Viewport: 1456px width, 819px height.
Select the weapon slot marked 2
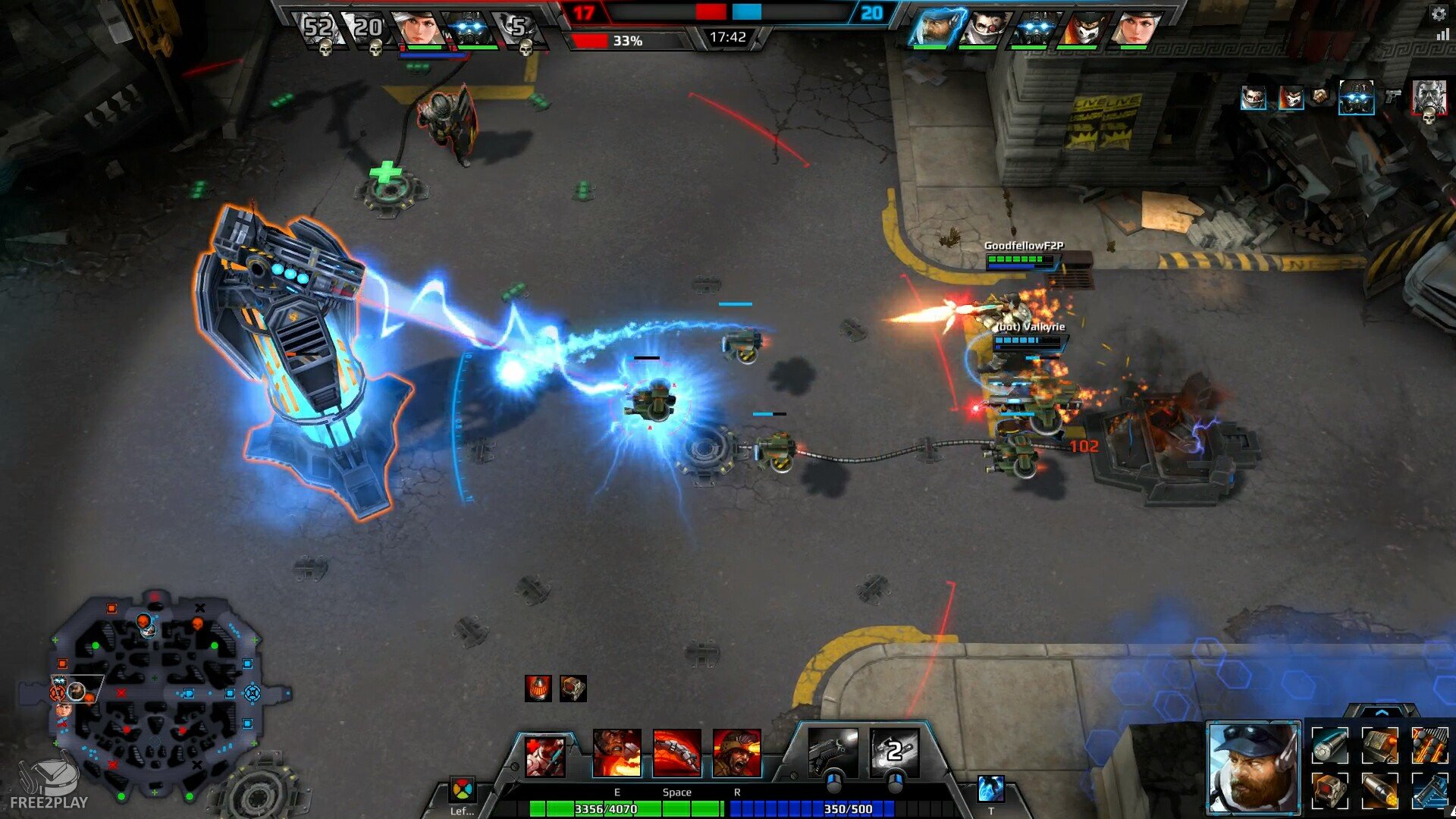tap(895, 751)
